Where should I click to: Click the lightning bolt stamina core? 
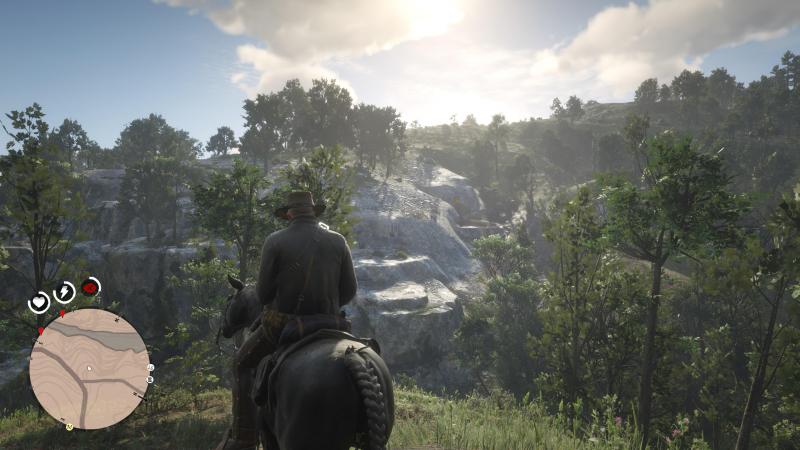pos(65,292)
